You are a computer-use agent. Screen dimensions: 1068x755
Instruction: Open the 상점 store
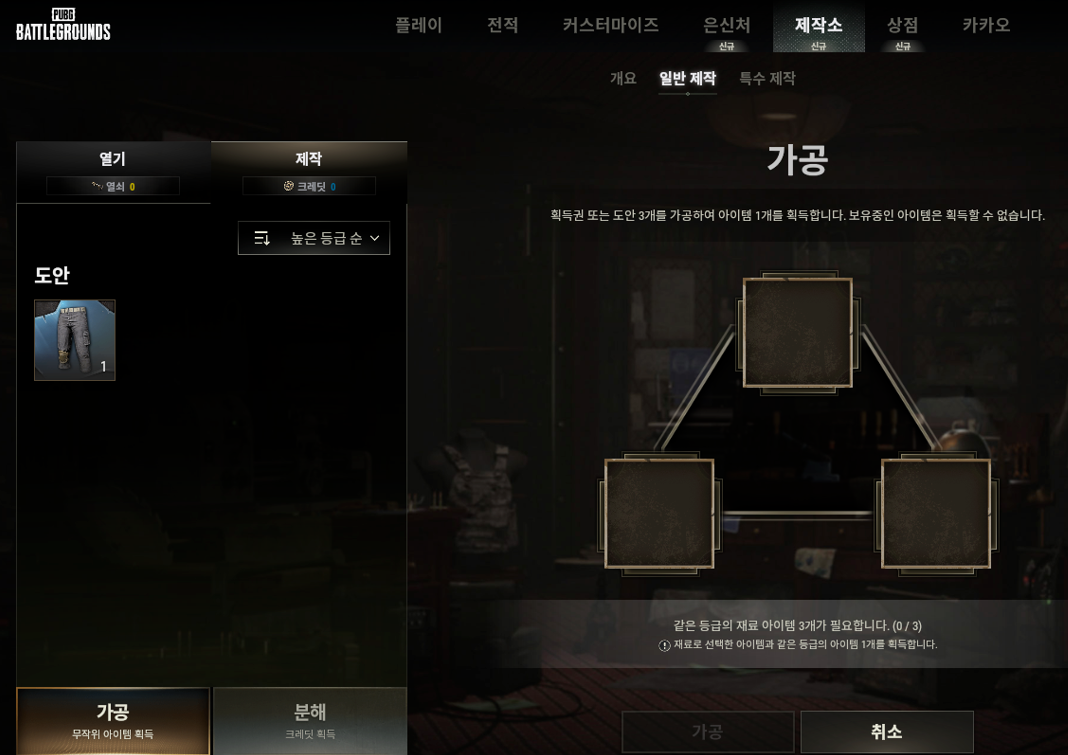pos(902,25)
